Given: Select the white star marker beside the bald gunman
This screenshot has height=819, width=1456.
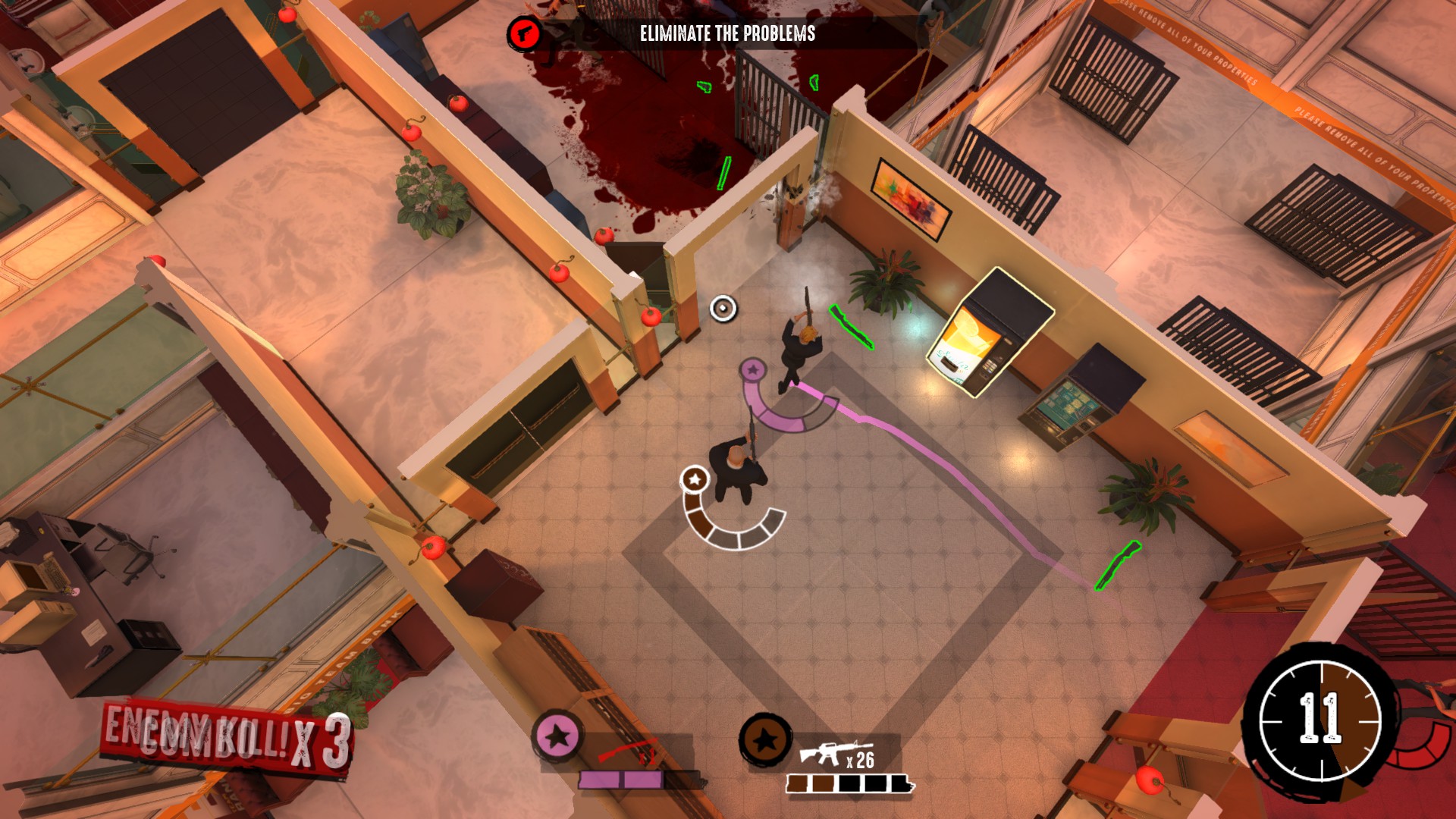Looking at the screenshot, I should pos(695,479).
